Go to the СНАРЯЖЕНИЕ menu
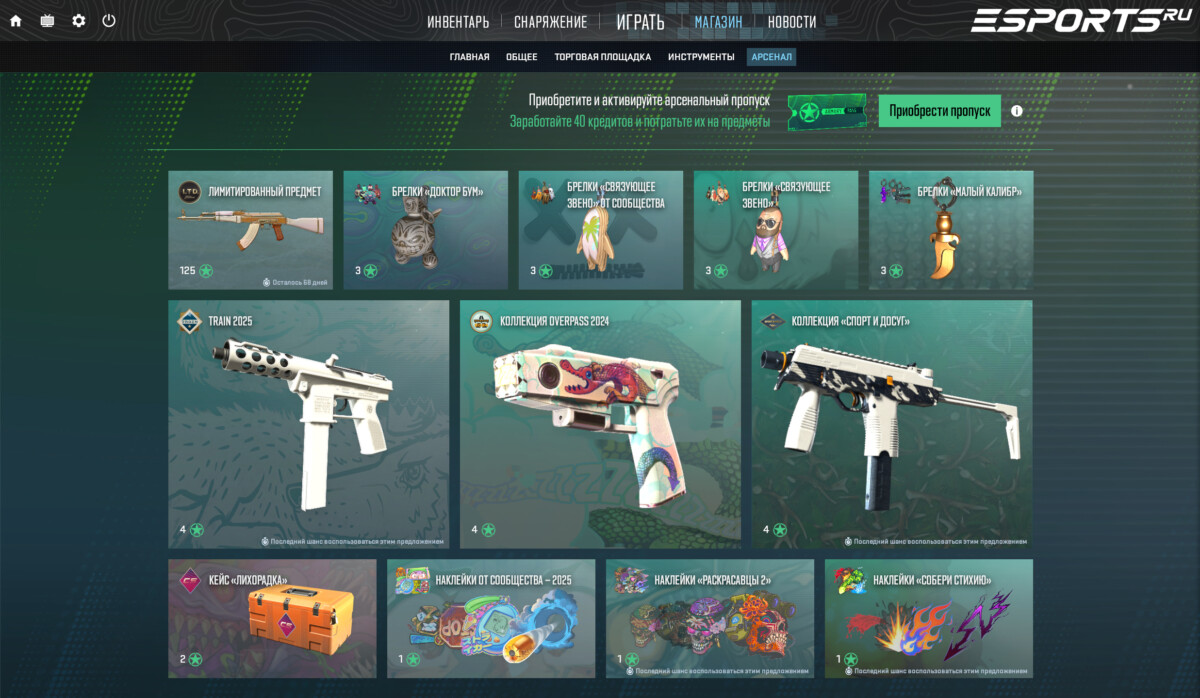Viewport: 1200px width, 698px height. pos(550,22)
